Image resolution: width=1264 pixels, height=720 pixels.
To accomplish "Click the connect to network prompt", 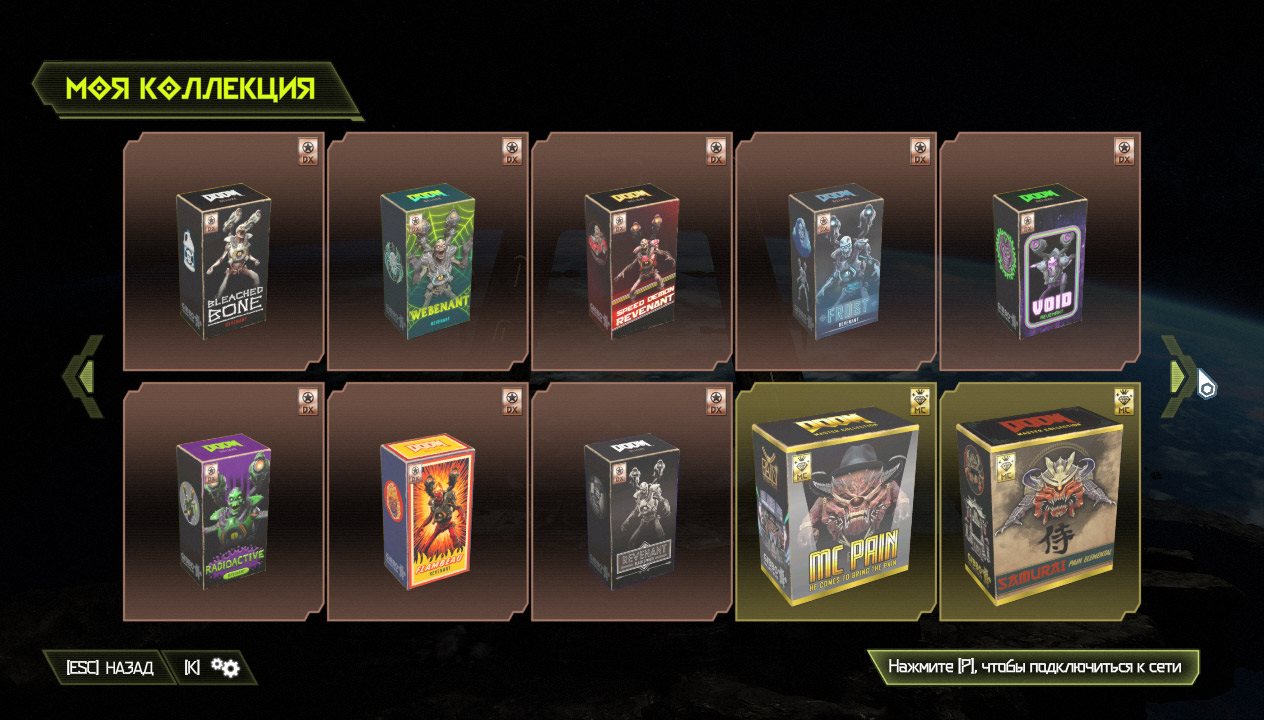I will pyautogui.click(x=1033, y=667).
